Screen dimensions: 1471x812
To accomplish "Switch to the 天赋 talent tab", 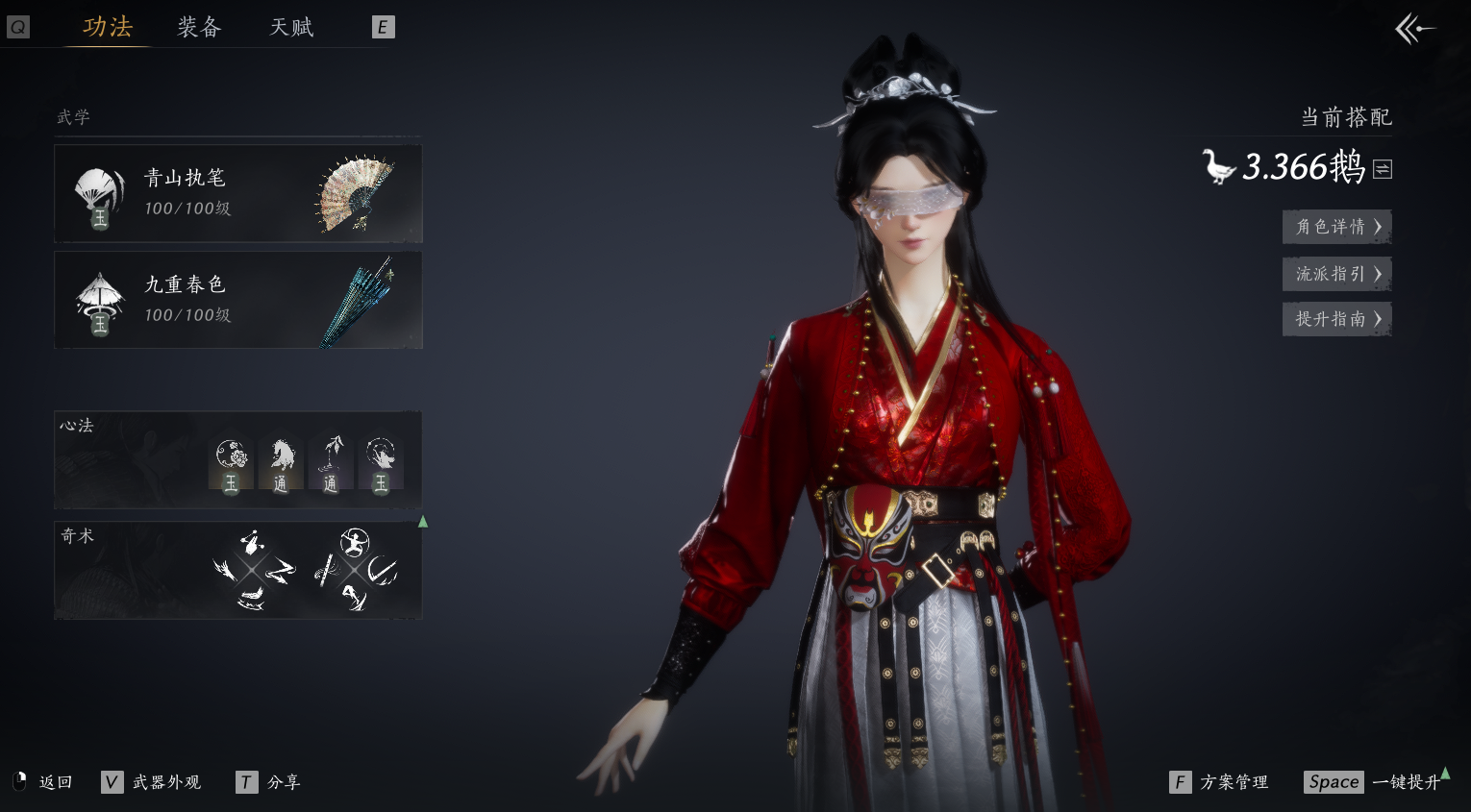I will (291, 27).
